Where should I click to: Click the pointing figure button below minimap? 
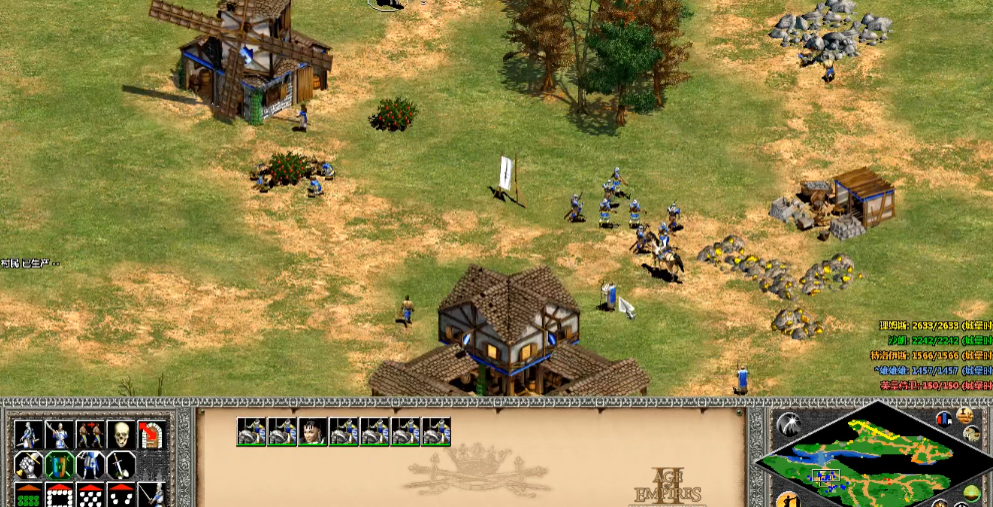coord(789,500)
